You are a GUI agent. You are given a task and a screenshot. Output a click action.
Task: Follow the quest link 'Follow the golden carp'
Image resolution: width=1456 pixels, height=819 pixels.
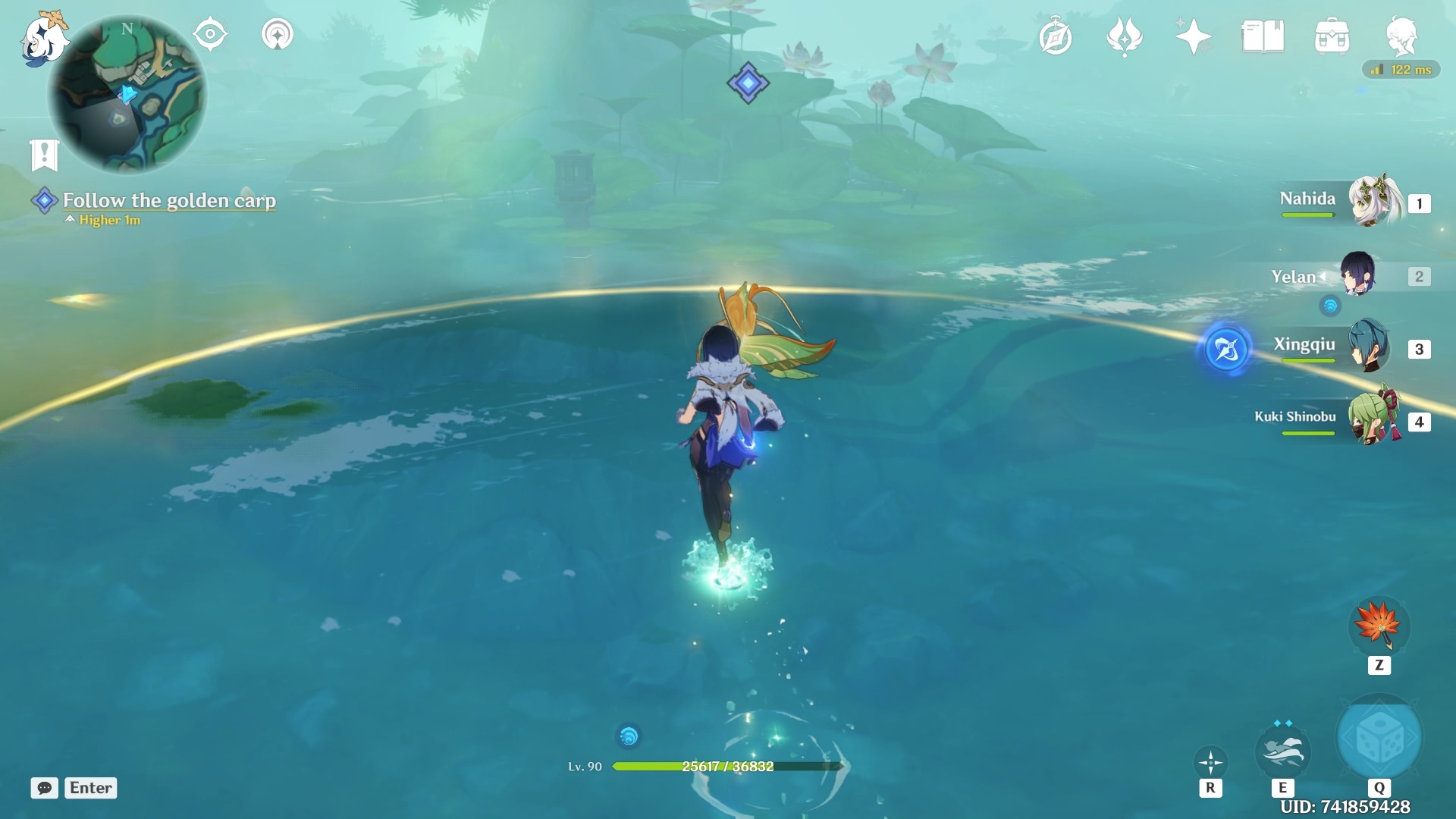coord(169,201)
